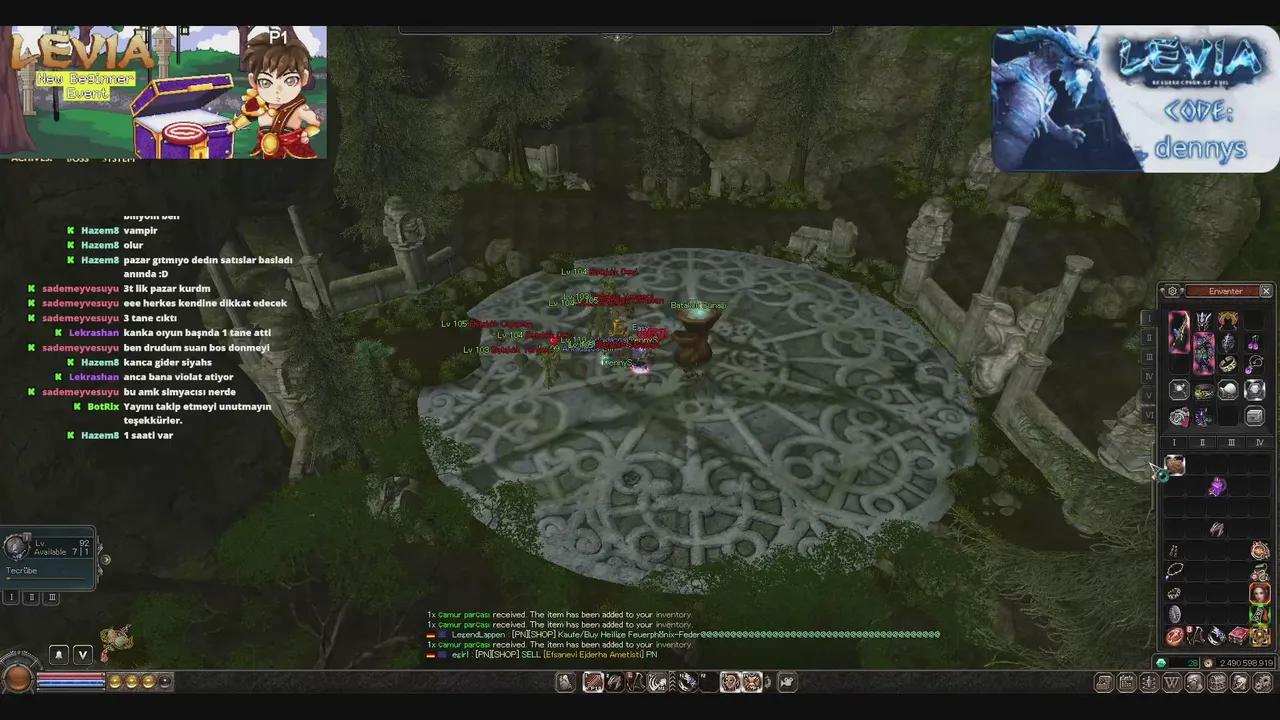Expand the minimap arrow at top center

[x=617, y=38]
